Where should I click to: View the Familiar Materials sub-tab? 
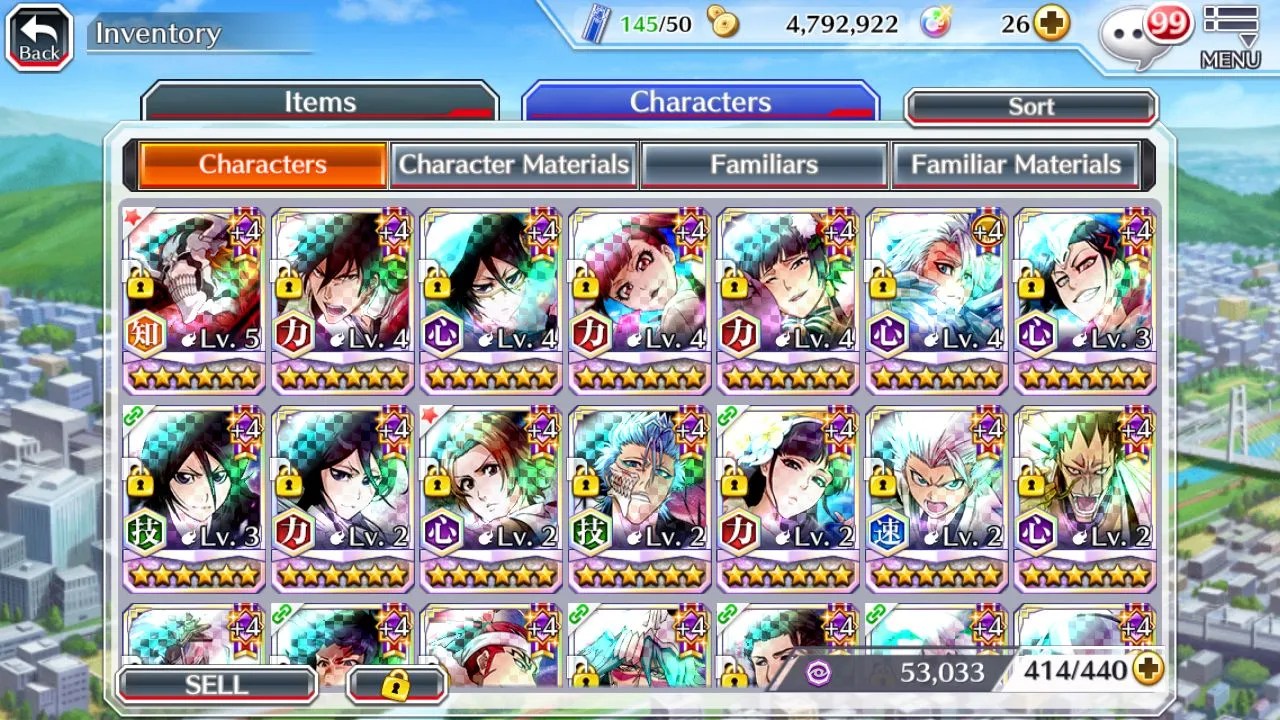click(1015, 165)
